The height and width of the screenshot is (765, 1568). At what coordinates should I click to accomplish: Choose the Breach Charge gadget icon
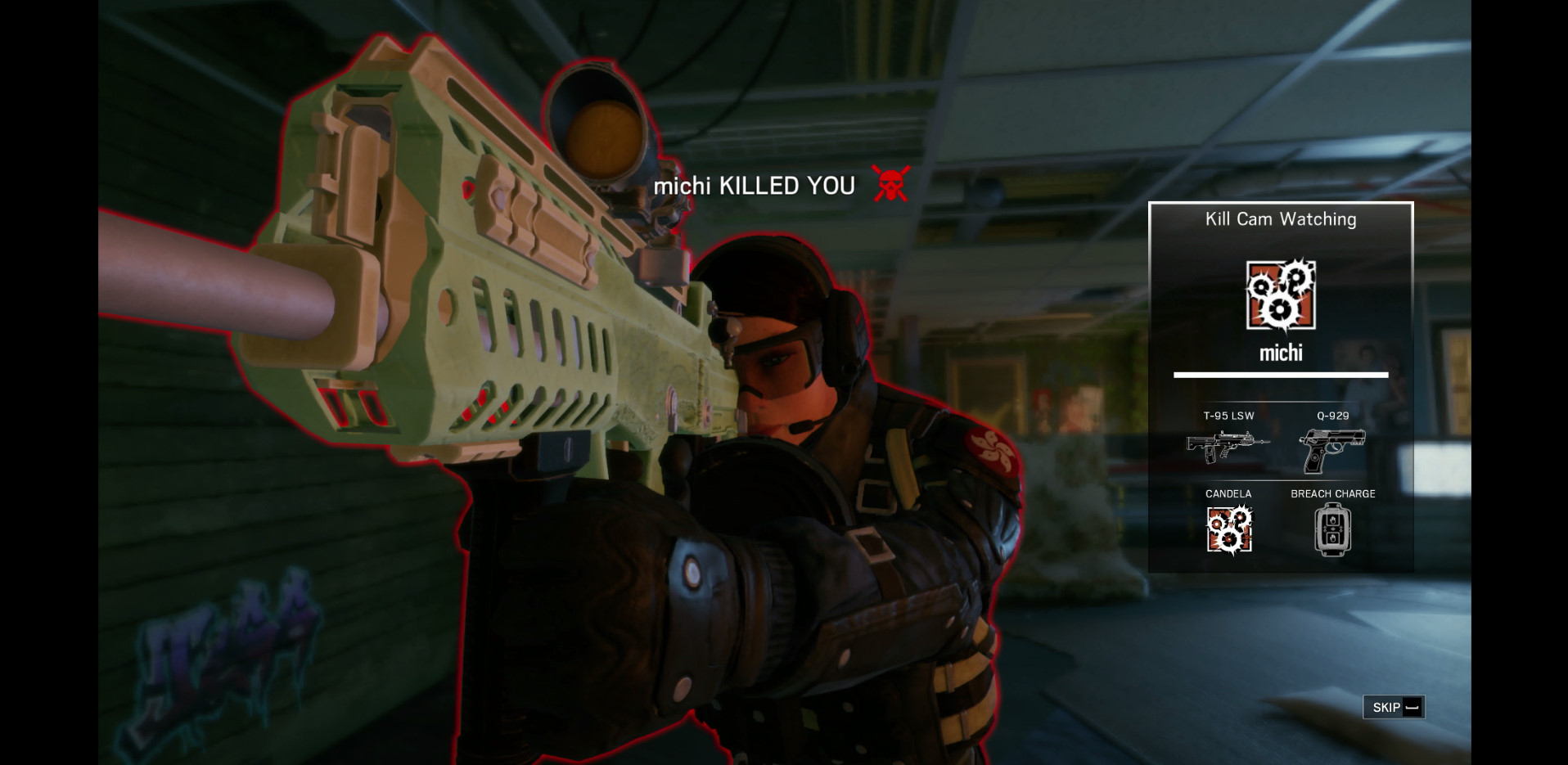(x=1332, y=529)
